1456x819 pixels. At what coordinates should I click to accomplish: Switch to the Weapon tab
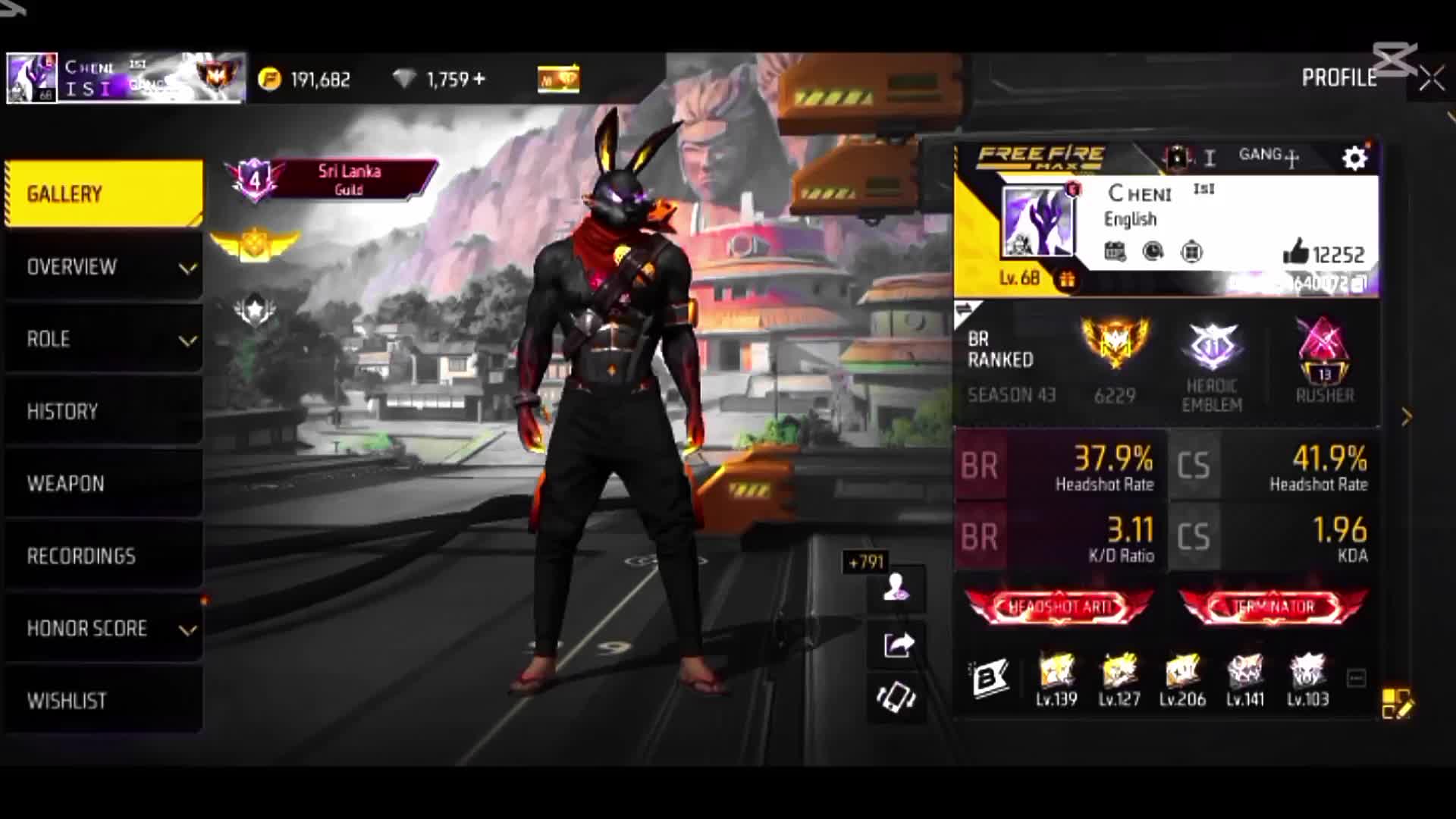click(x=103, y=483)
